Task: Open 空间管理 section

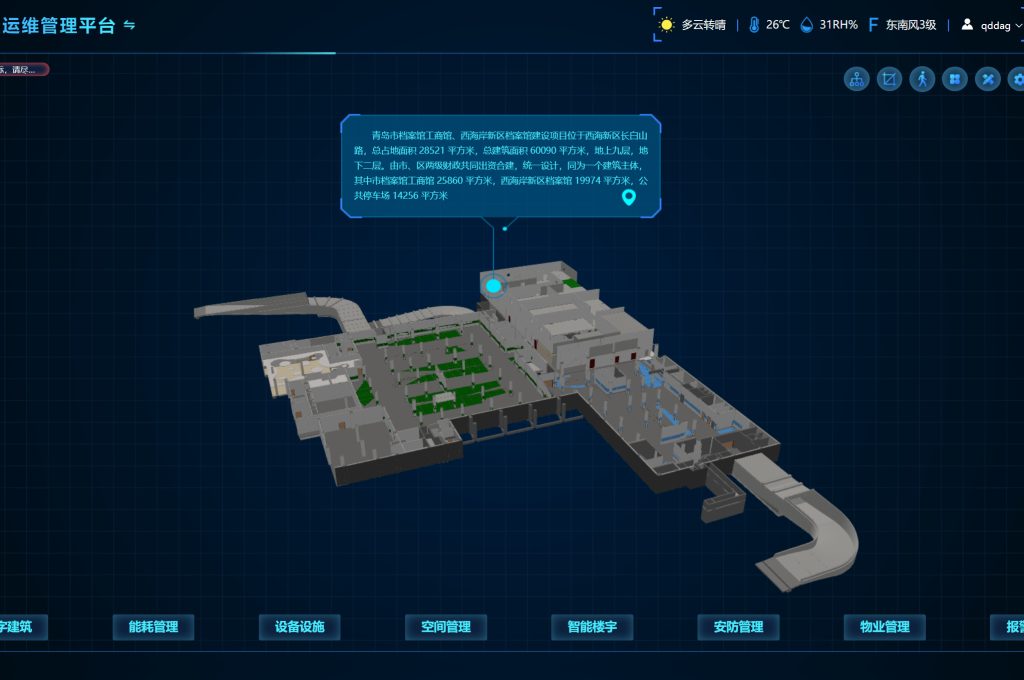Action: (x=445, y=627)
